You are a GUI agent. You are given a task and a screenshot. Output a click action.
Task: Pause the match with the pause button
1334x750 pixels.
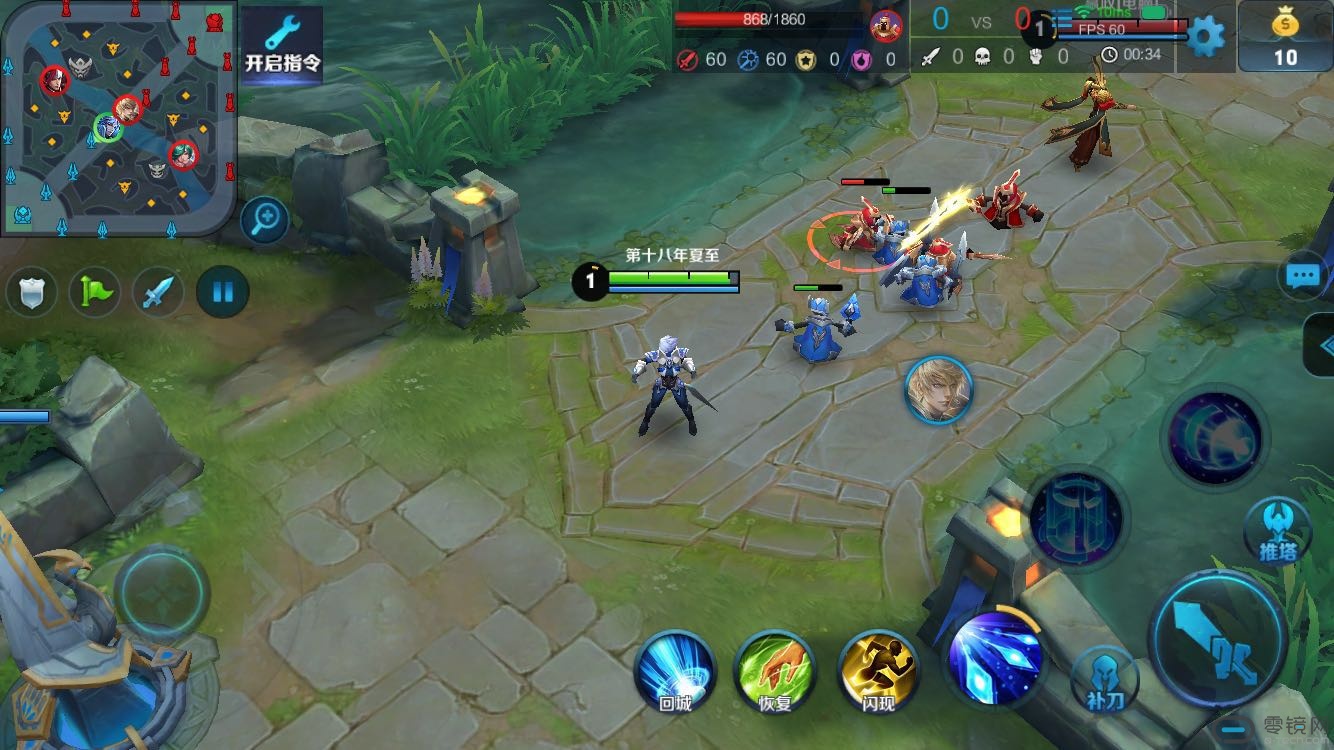coord(222,293)
